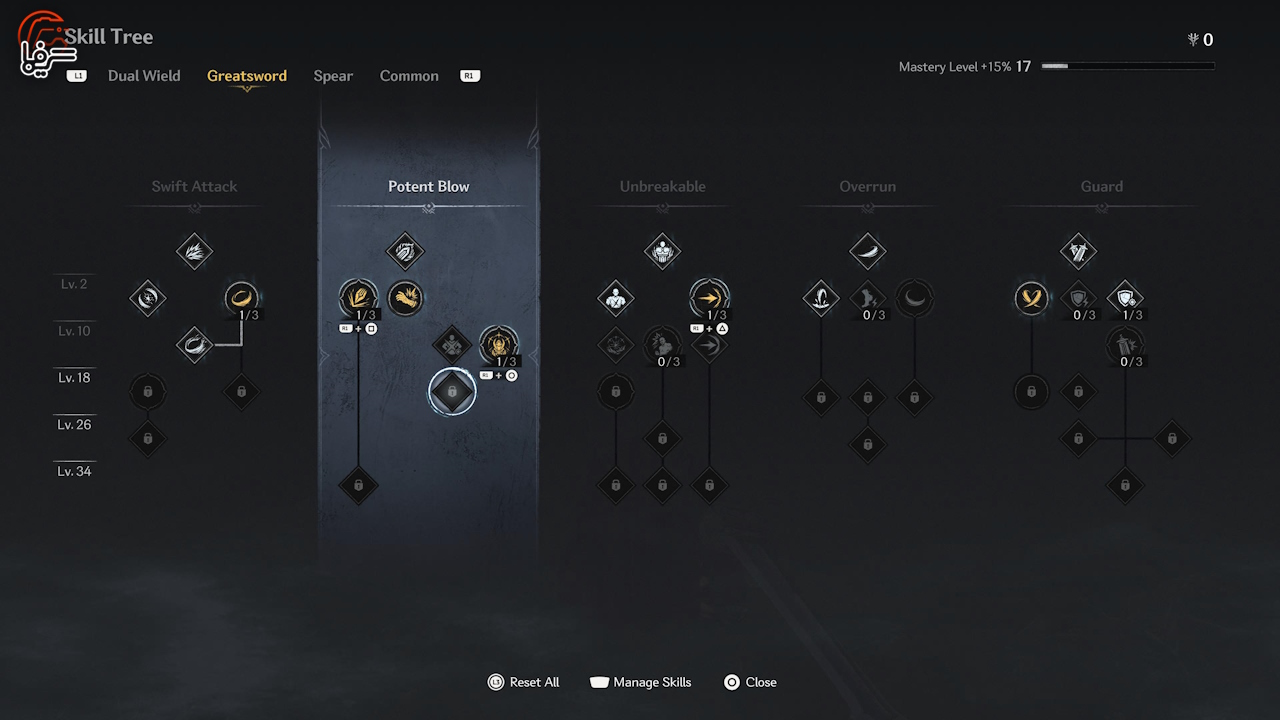Viewport: 1280px width, 720px height.
Task: Select the golden crossed-blades skill in Guard
Action: point(1031,297)
